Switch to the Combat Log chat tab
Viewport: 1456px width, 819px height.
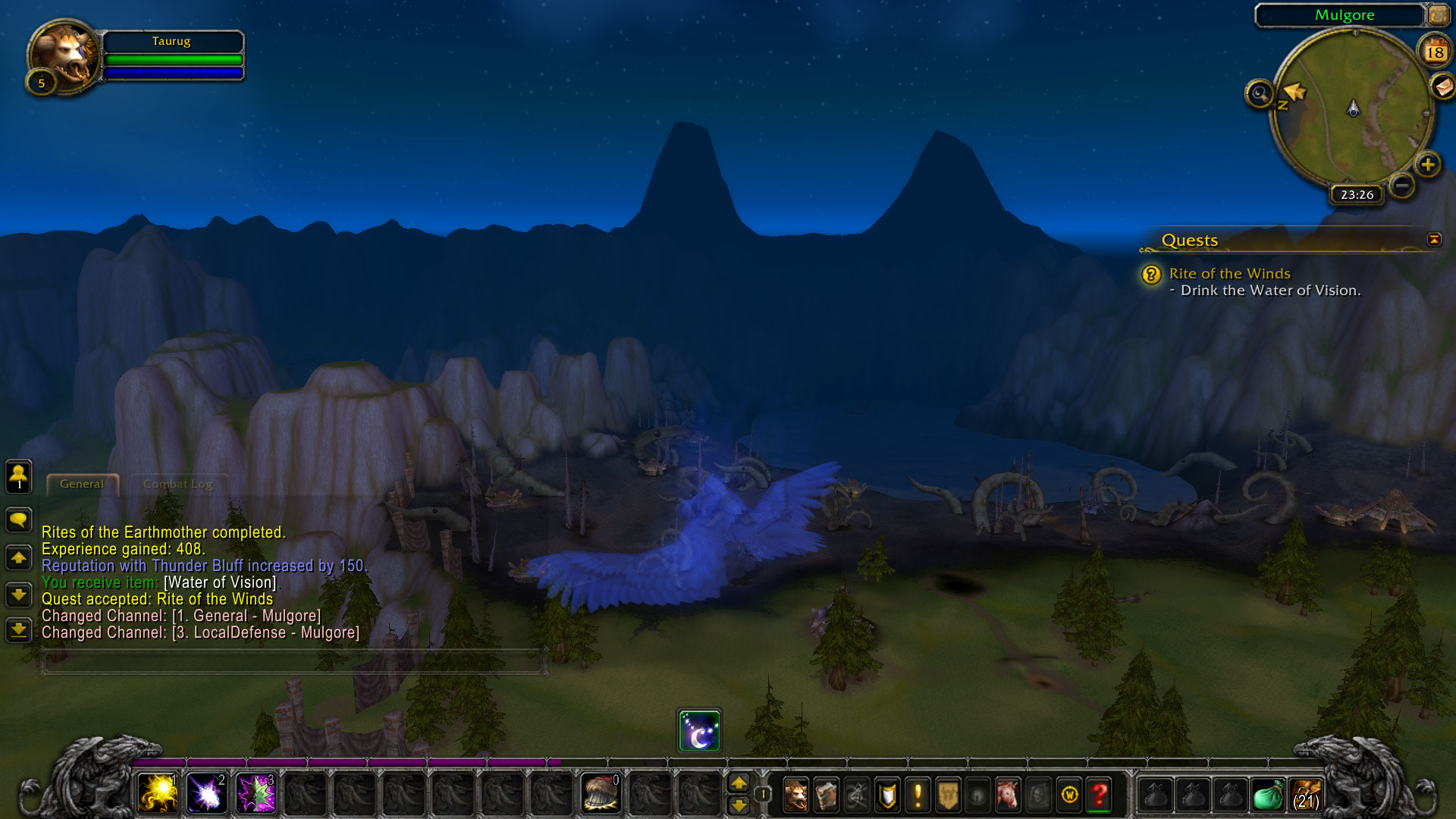point(177,484)
